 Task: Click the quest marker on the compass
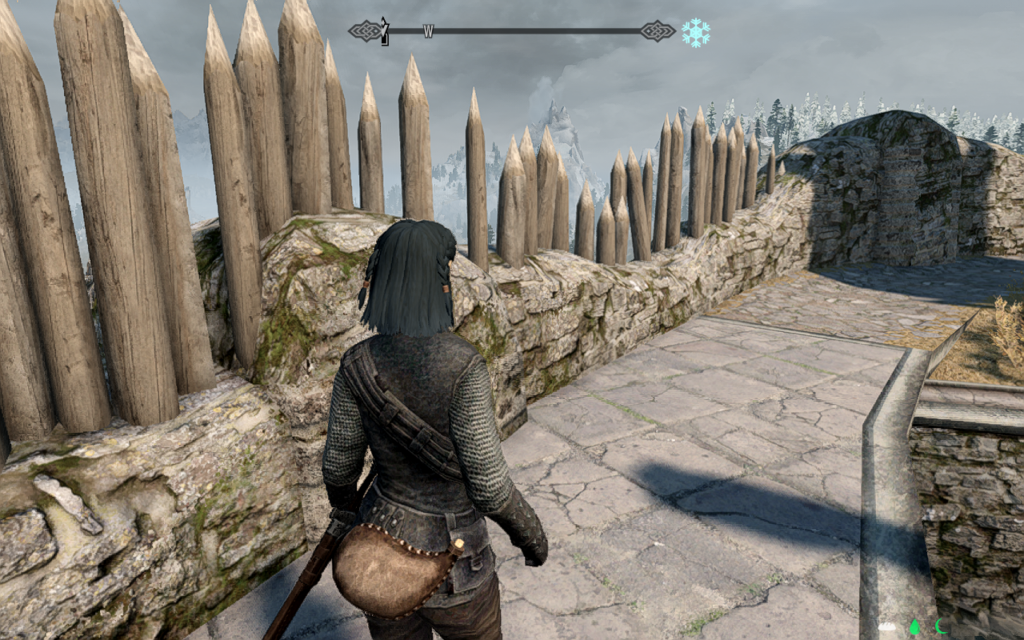point(384,31)
